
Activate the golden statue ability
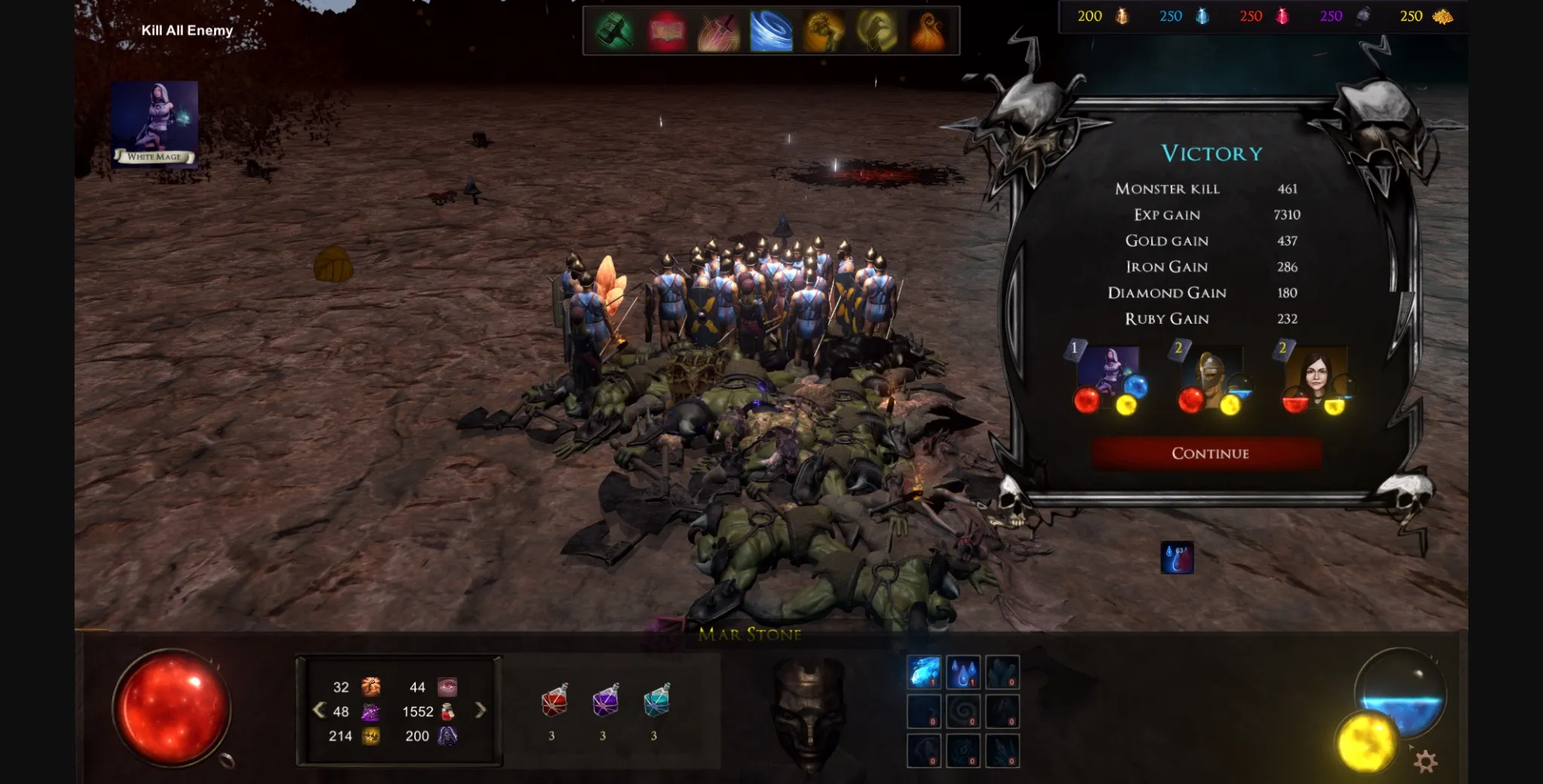point(823,32)
